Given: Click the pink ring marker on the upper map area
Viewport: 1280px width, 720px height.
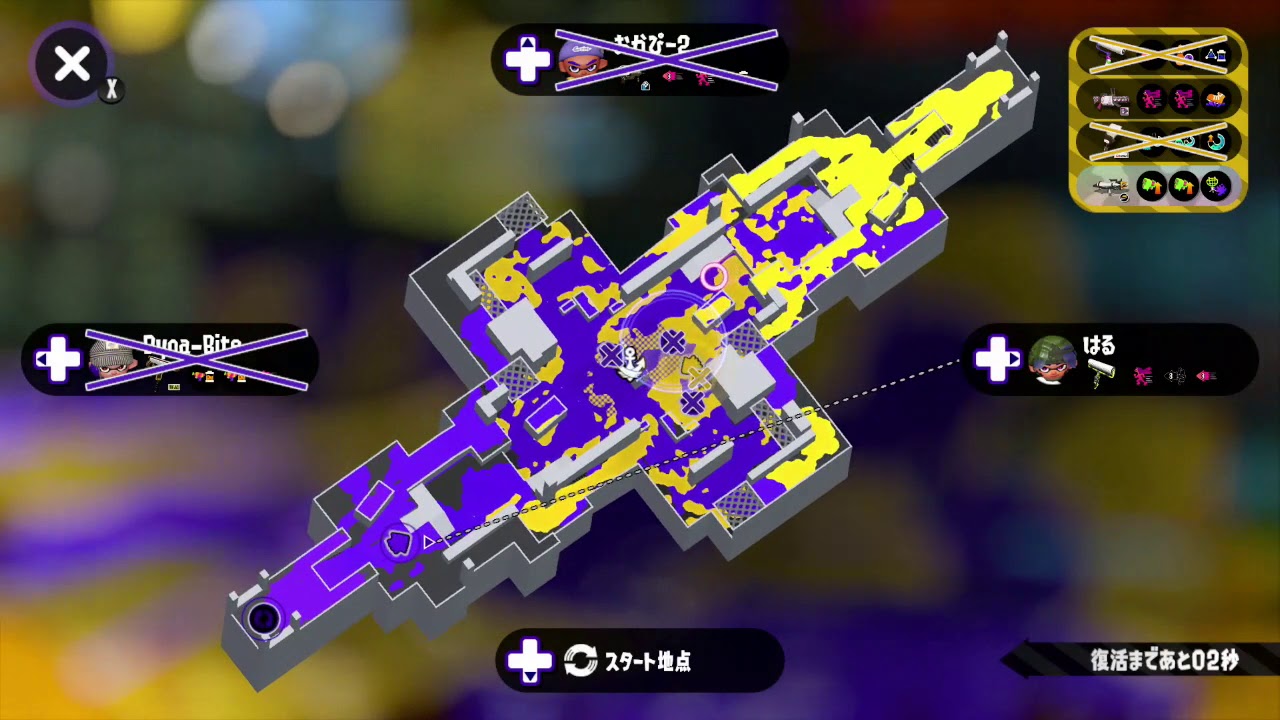Looking at the screenshot, I should tap(715, 277).
